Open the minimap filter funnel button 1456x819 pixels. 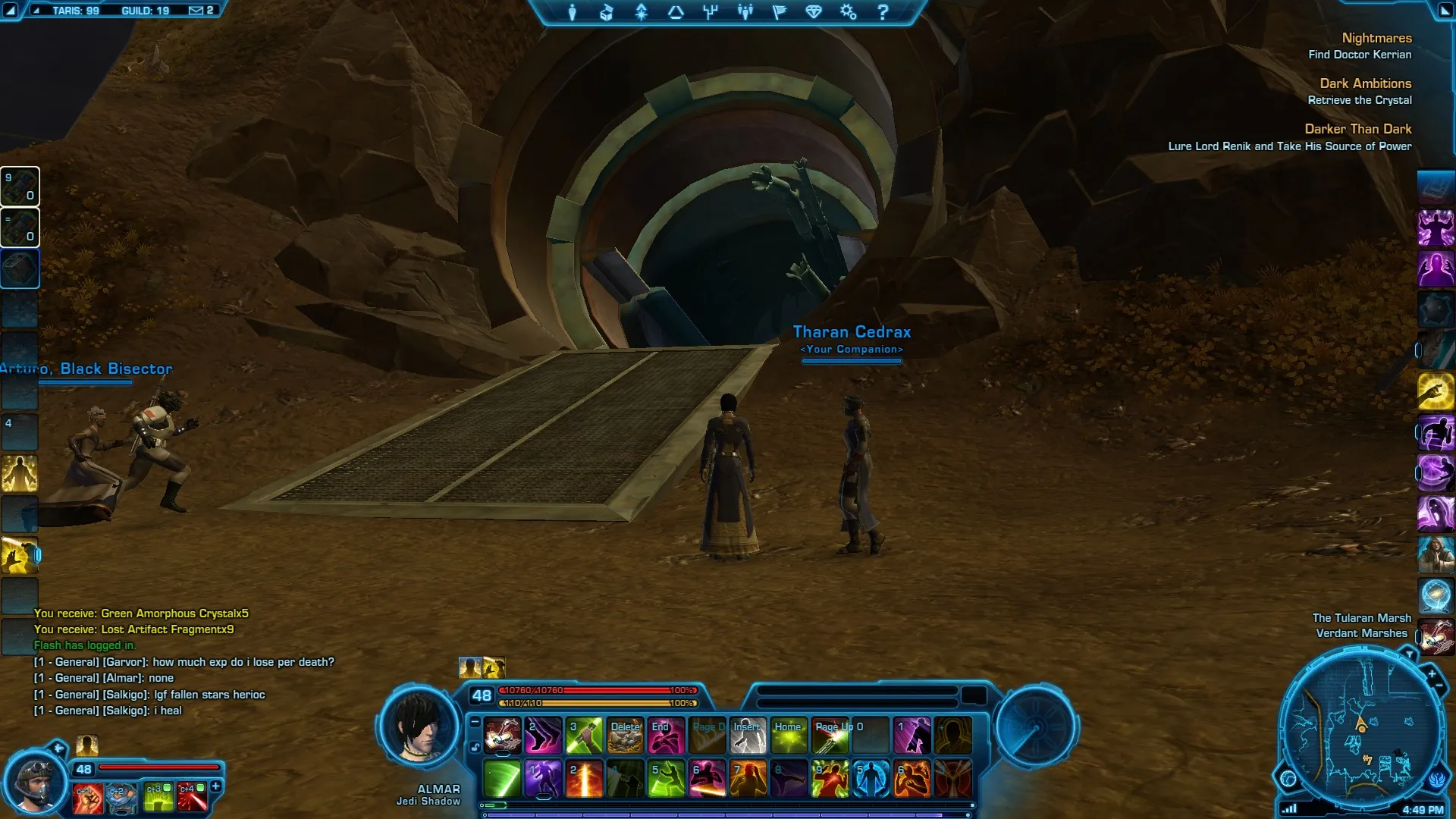(x=1409, y=654)
